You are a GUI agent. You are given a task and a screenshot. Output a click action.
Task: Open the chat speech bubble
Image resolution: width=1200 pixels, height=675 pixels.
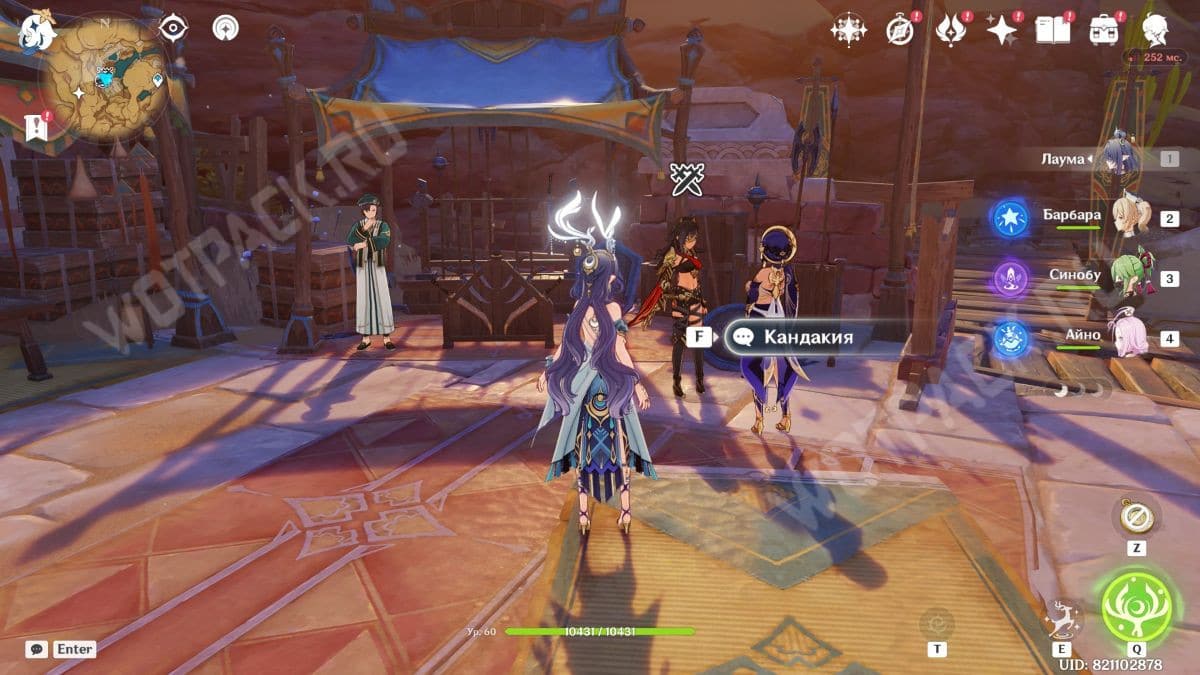tap(36, 649)
